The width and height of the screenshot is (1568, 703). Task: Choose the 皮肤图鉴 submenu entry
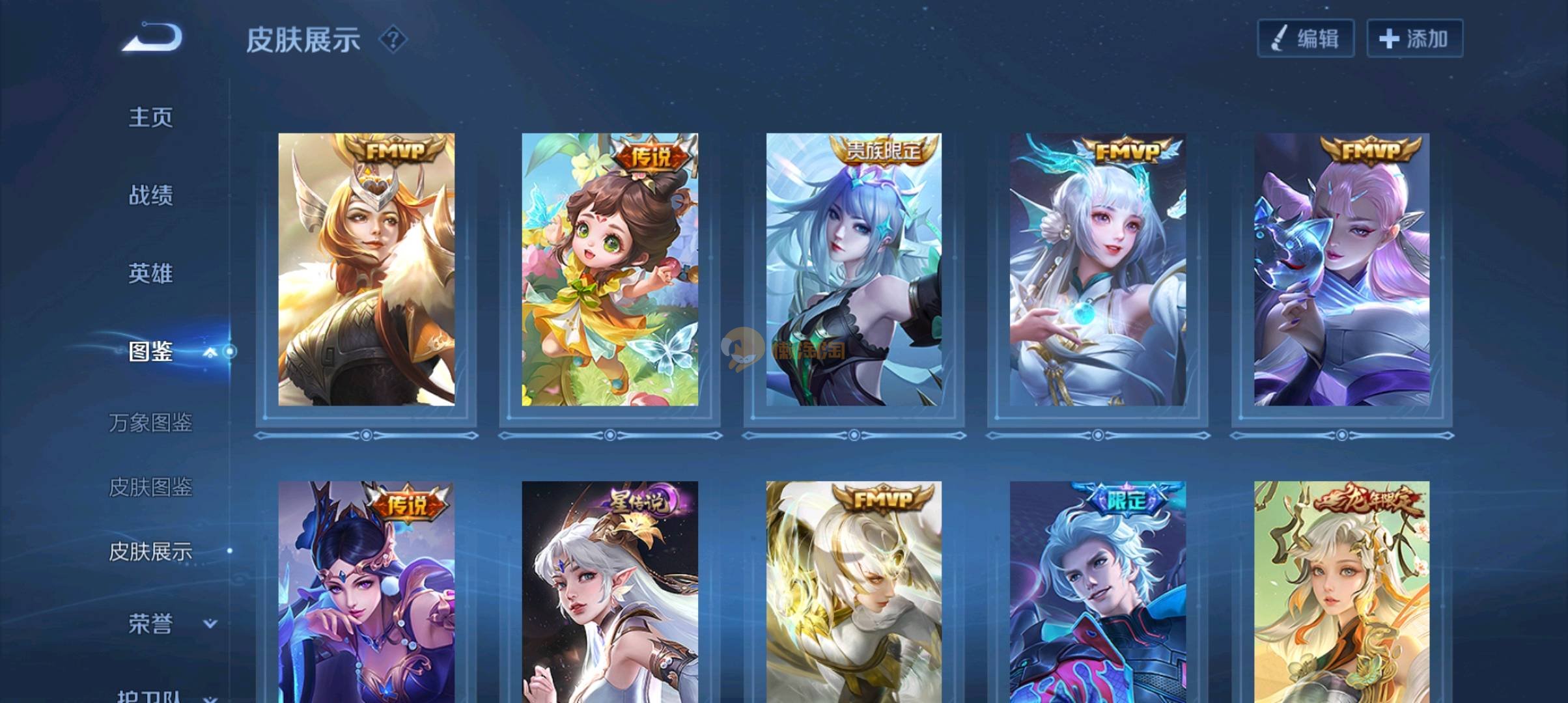[150, 488]
